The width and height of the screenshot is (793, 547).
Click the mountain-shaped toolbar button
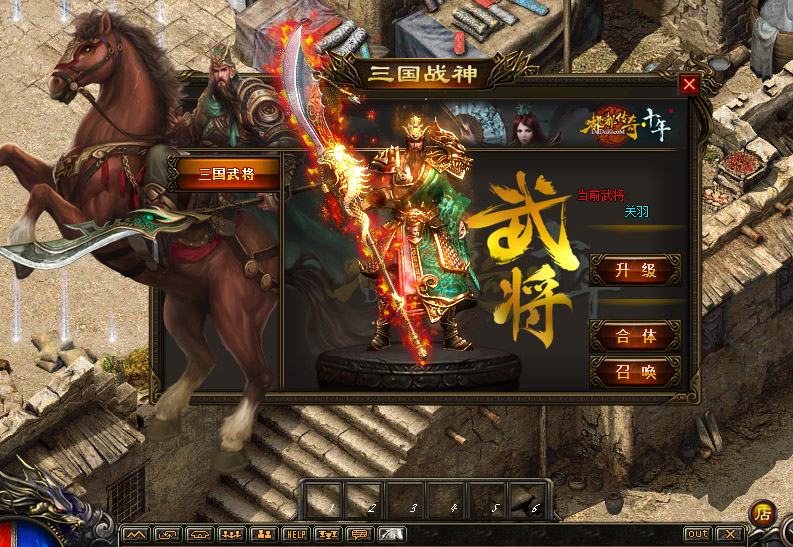(135, 535)
